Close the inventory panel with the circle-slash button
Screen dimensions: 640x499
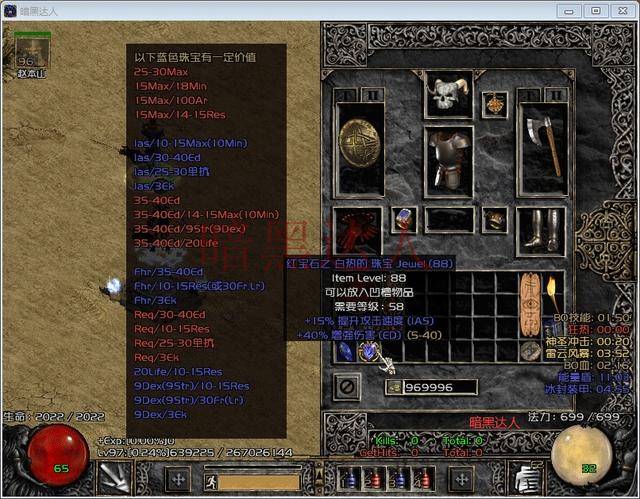(x=348, y=384)
